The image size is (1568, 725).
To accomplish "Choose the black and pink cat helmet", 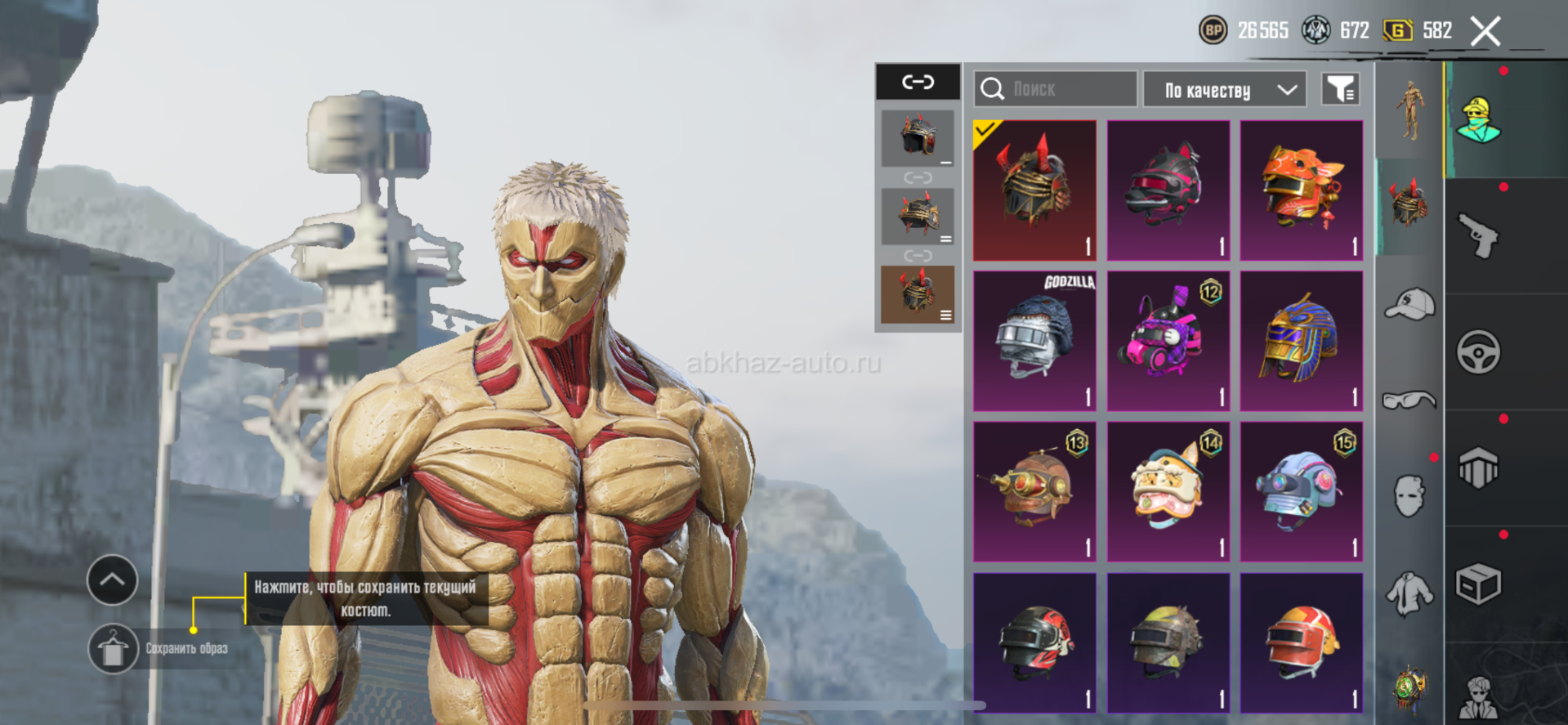I will pyautogui.click(x=1168, y=190).
